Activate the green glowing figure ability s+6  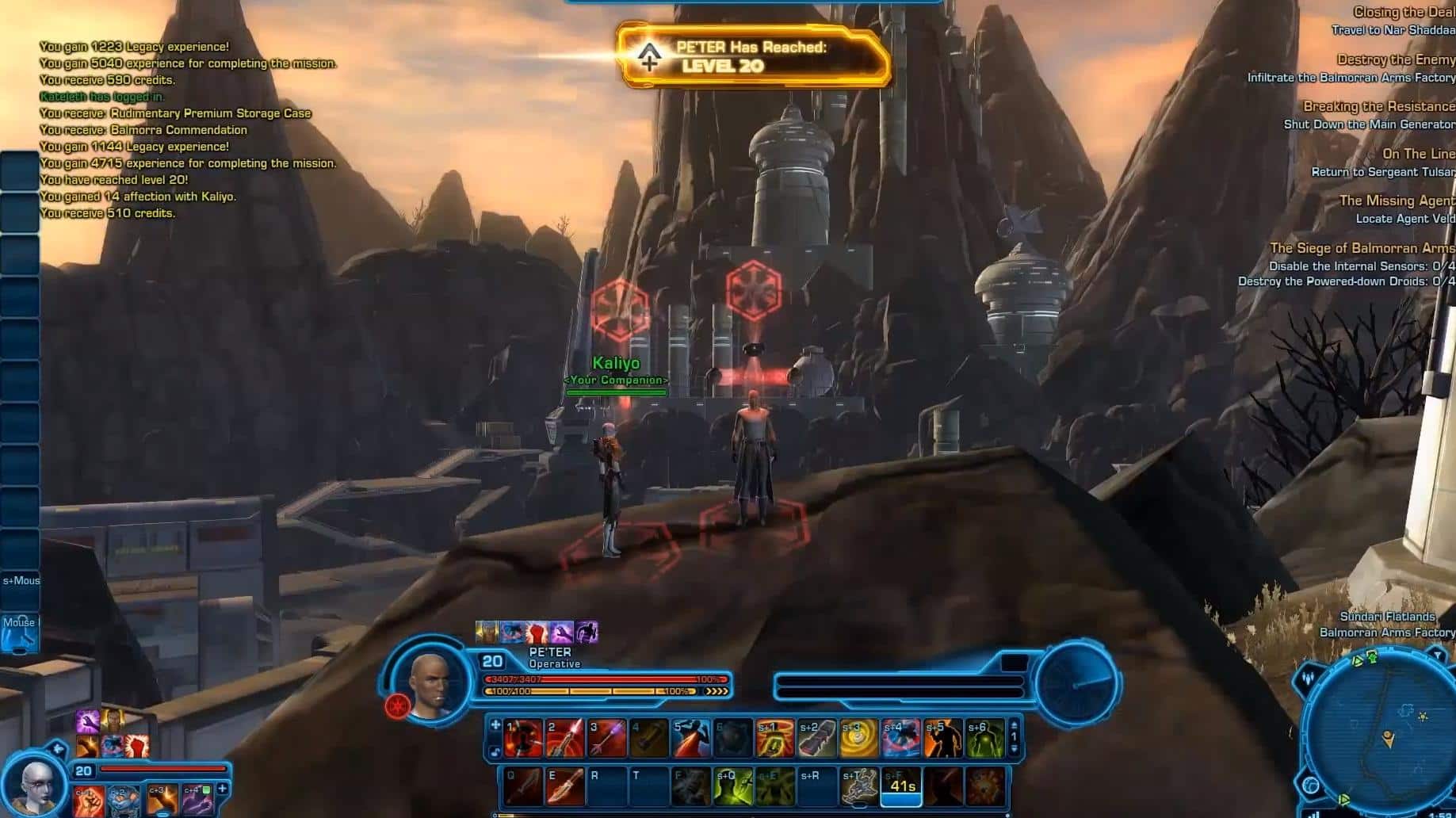984,739
